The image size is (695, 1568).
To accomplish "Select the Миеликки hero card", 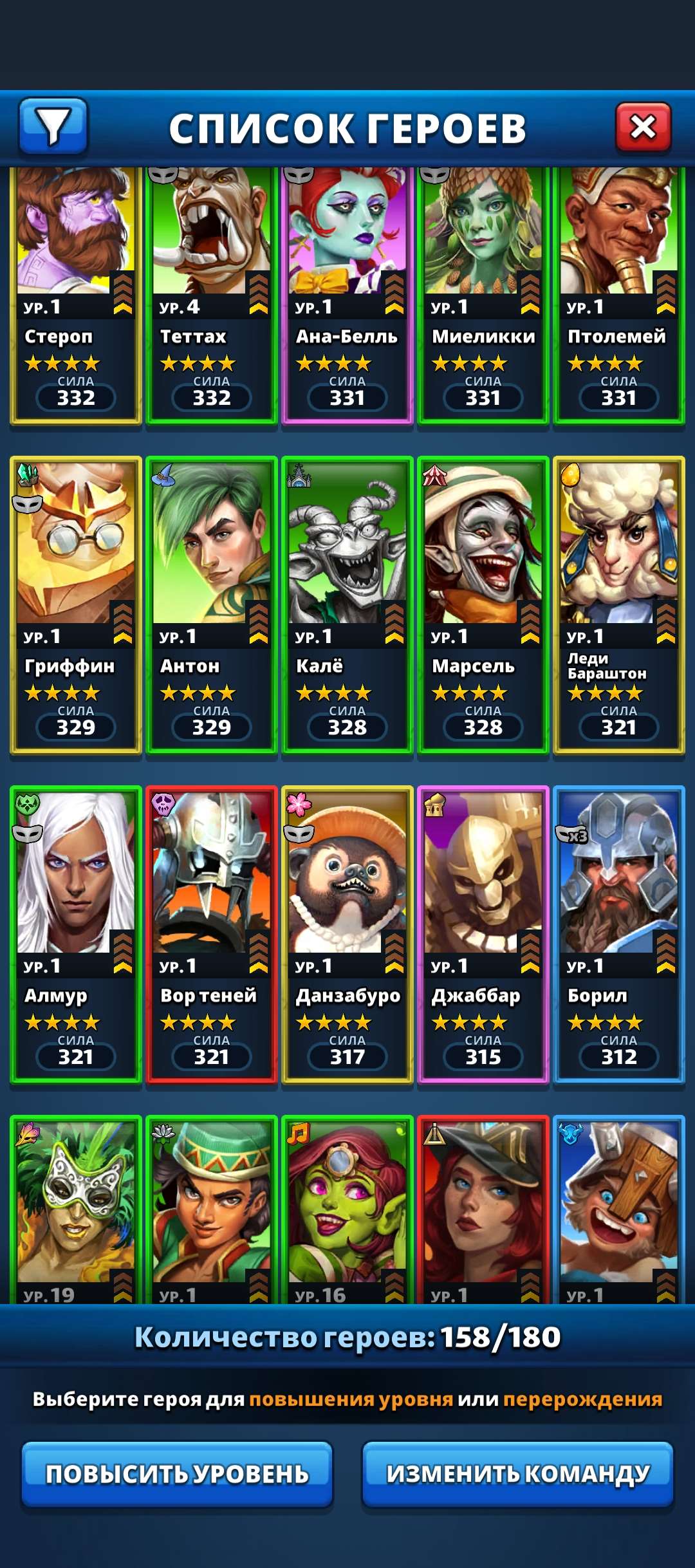I will coord(483,296).
